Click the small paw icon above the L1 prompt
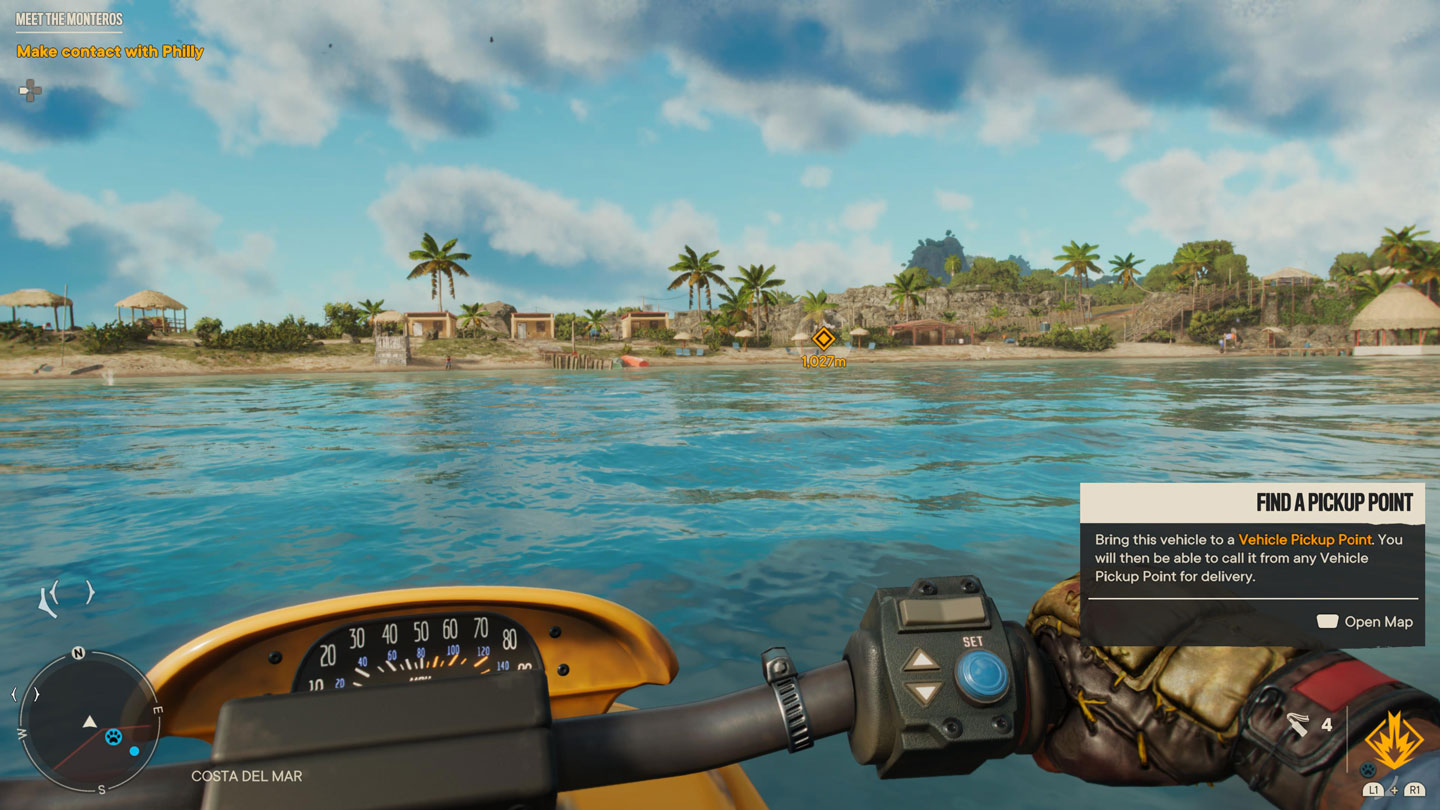1440x810 pixels. (1368, 769)
